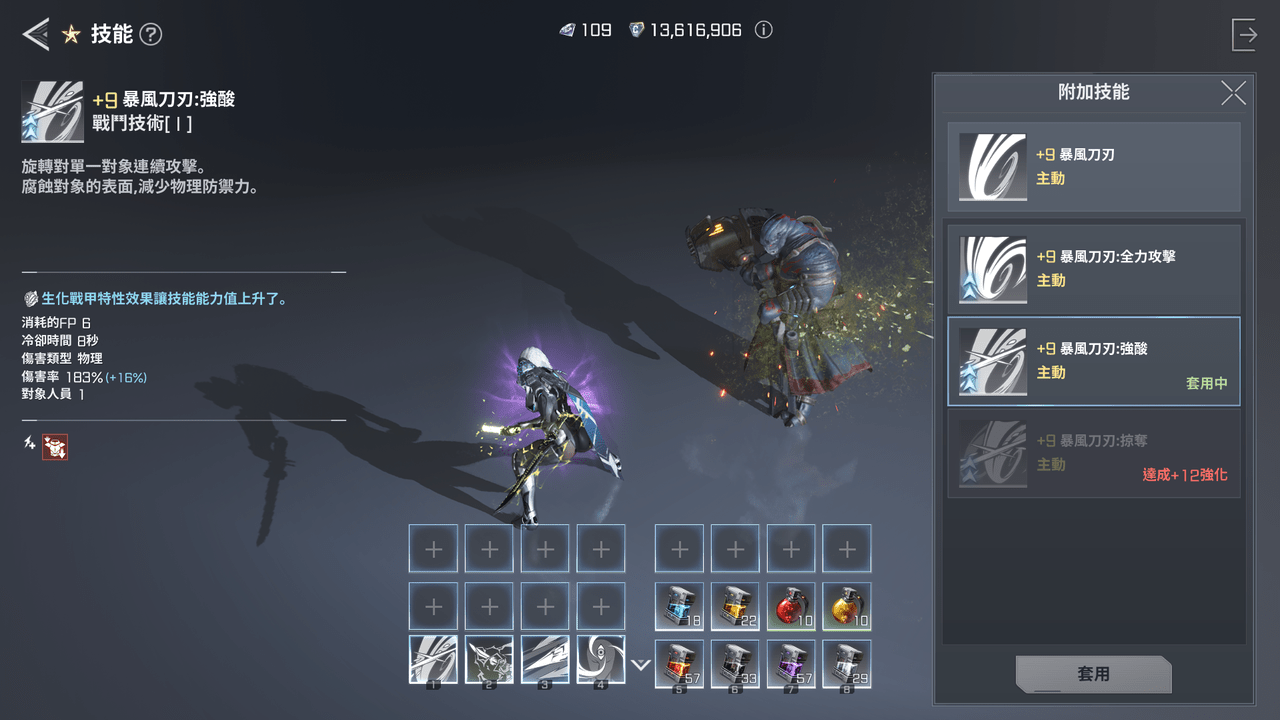
Task: Select the locked 暴風刀刃:掠奪 variant
Action: 1094,453
